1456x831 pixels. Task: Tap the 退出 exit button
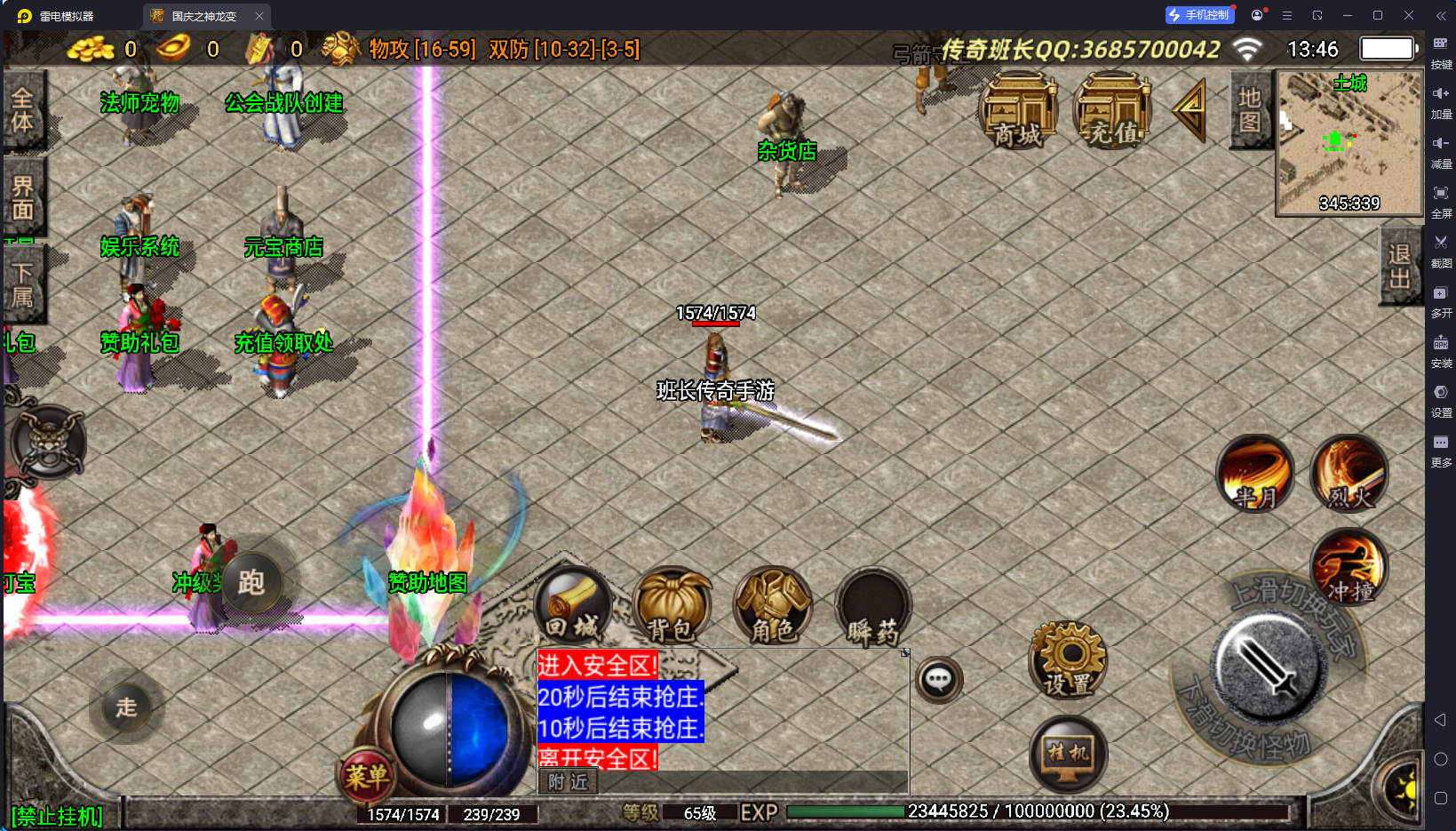[x=1399, y=266]
